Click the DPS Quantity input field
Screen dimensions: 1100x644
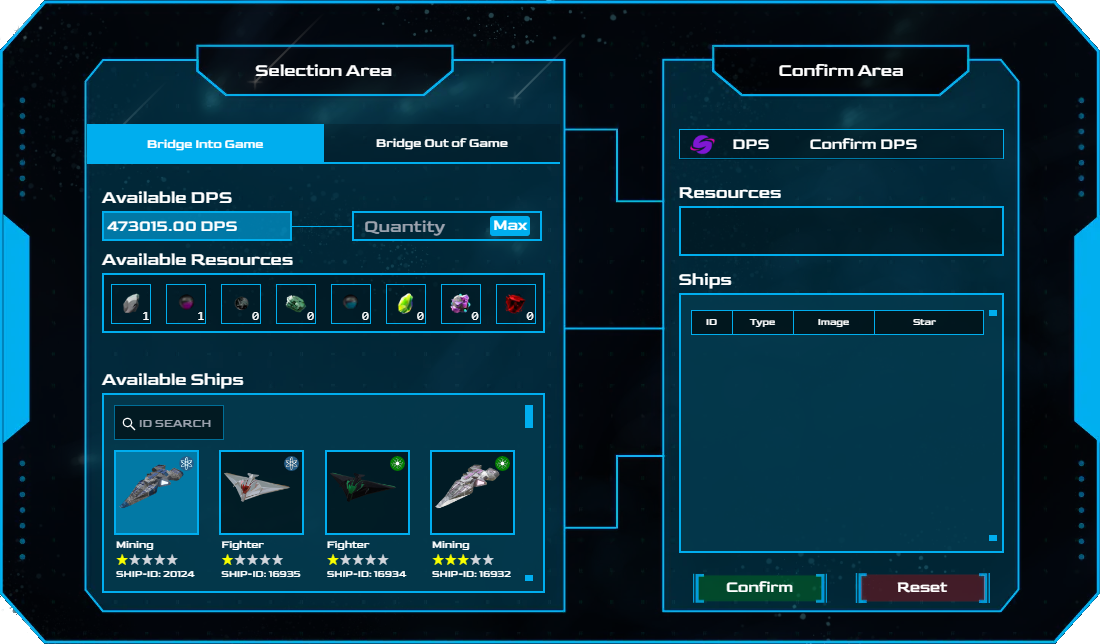[420, 226]
